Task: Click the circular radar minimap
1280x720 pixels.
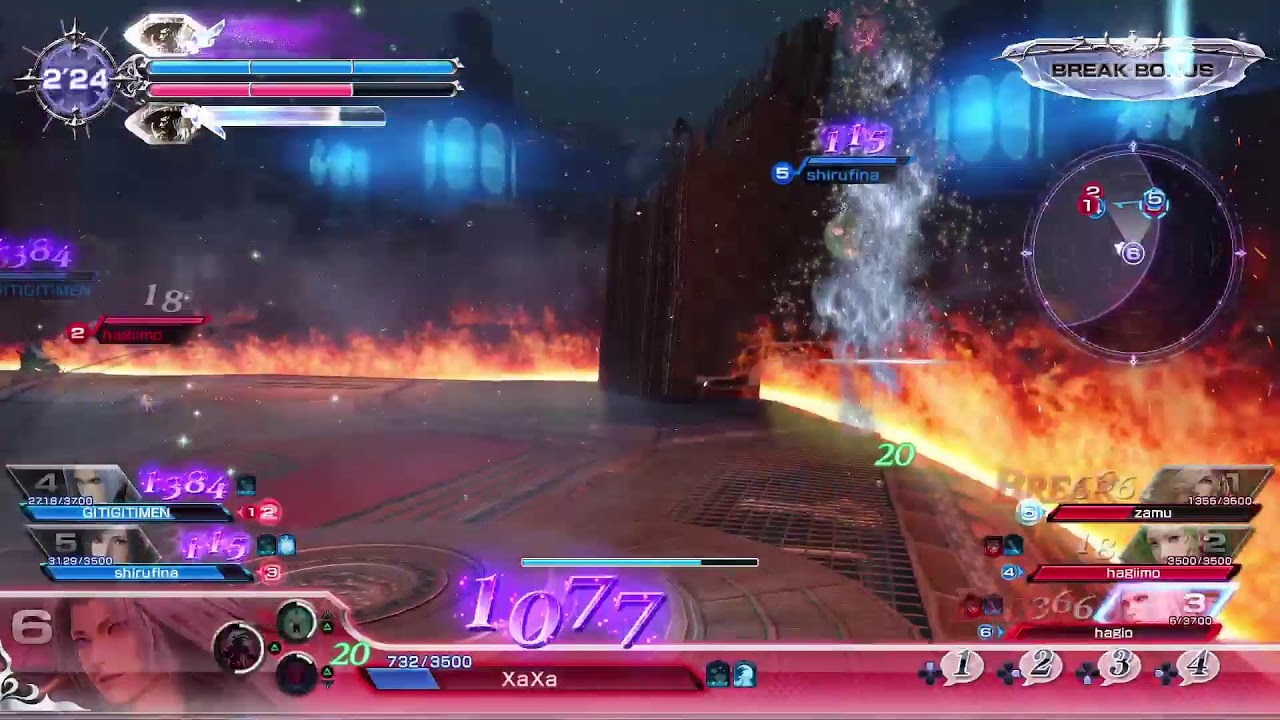Action: [x=1133, y=250]
